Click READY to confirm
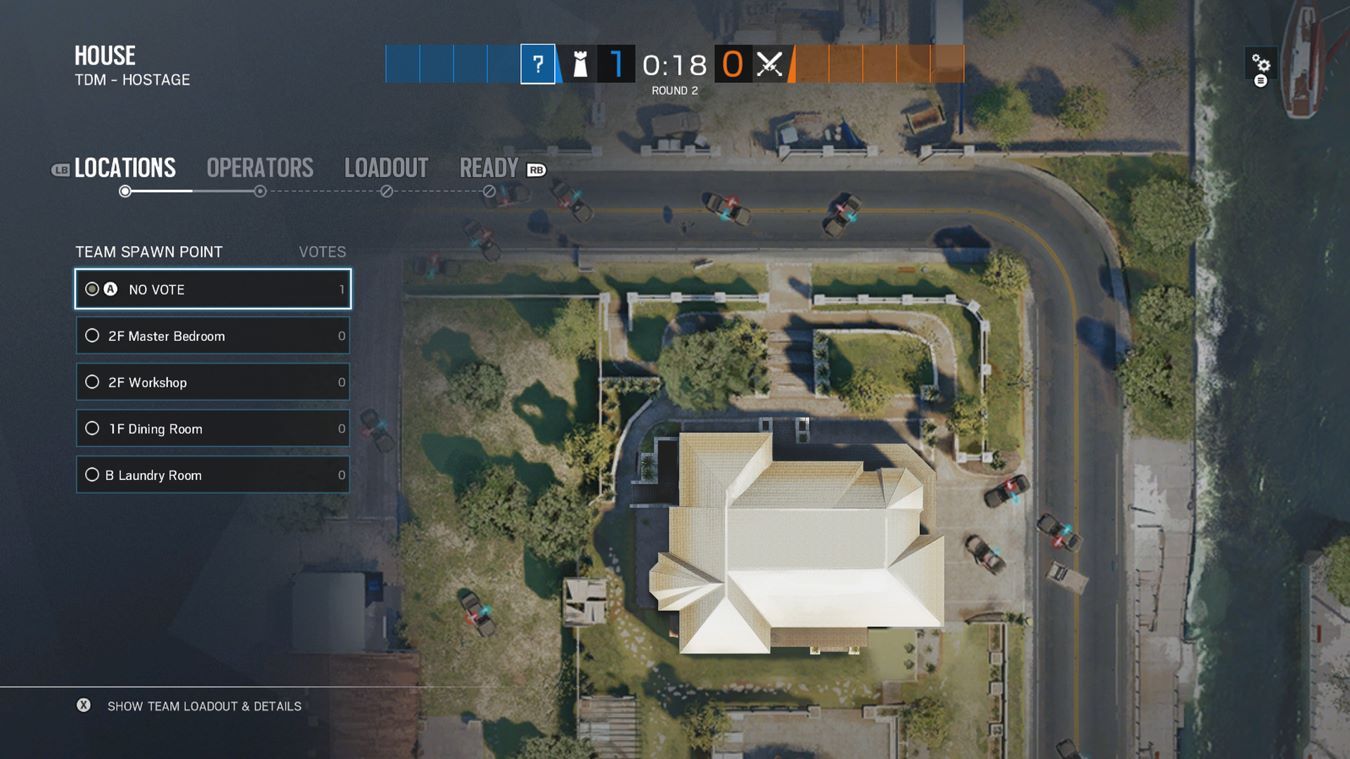This screenshot has width=1350, height=759. pos(487,167)
